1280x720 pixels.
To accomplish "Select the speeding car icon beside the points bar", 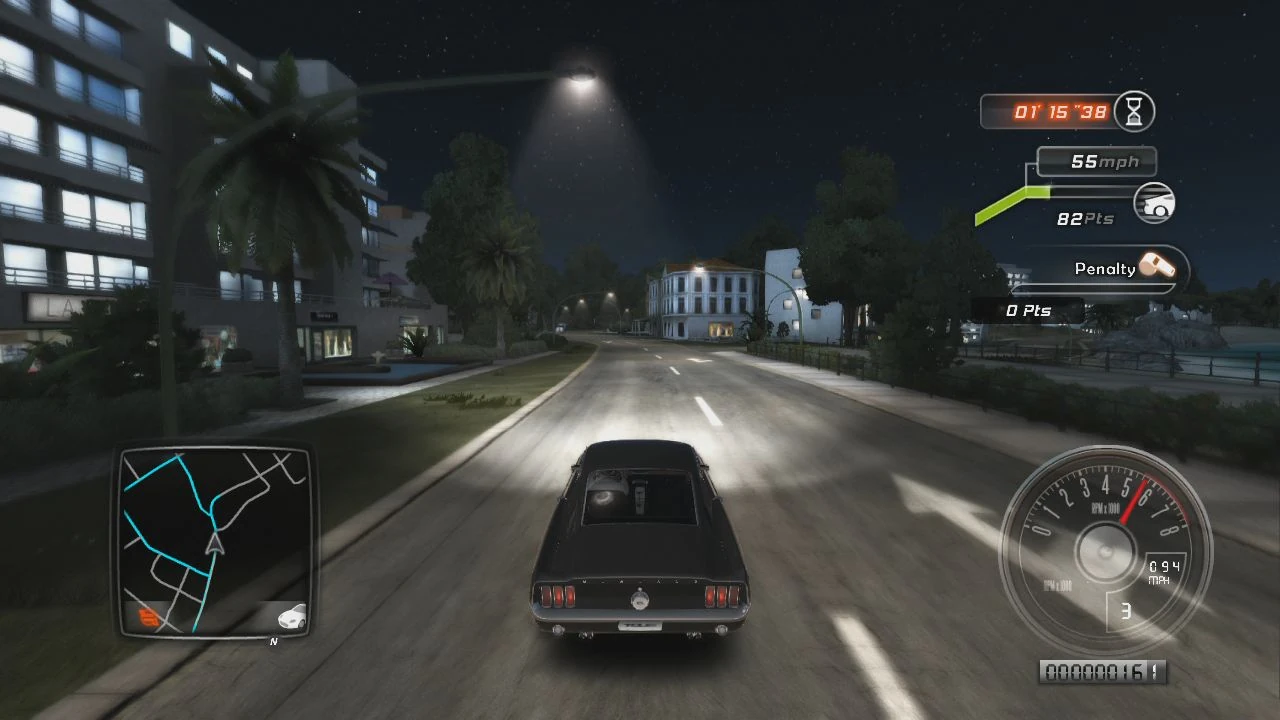I will coord(1153,204).
